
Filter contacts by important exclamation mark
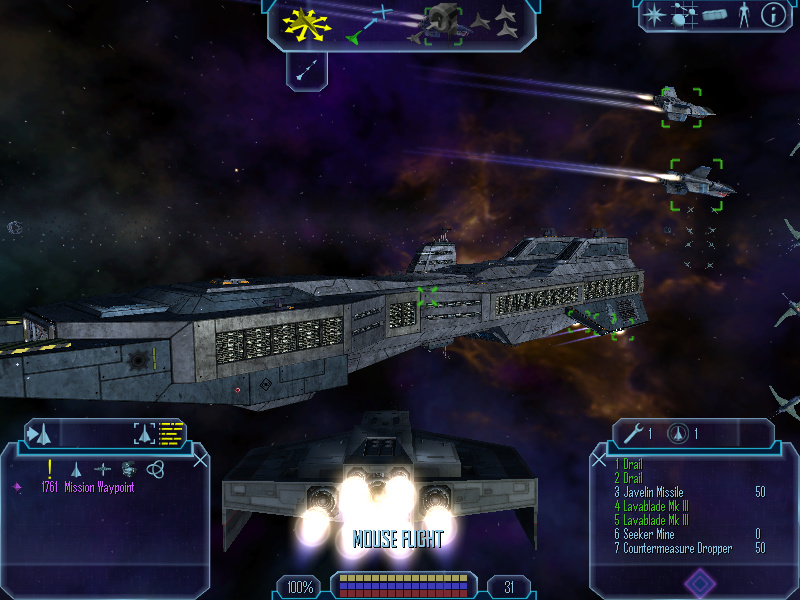[x=49, y=468]
